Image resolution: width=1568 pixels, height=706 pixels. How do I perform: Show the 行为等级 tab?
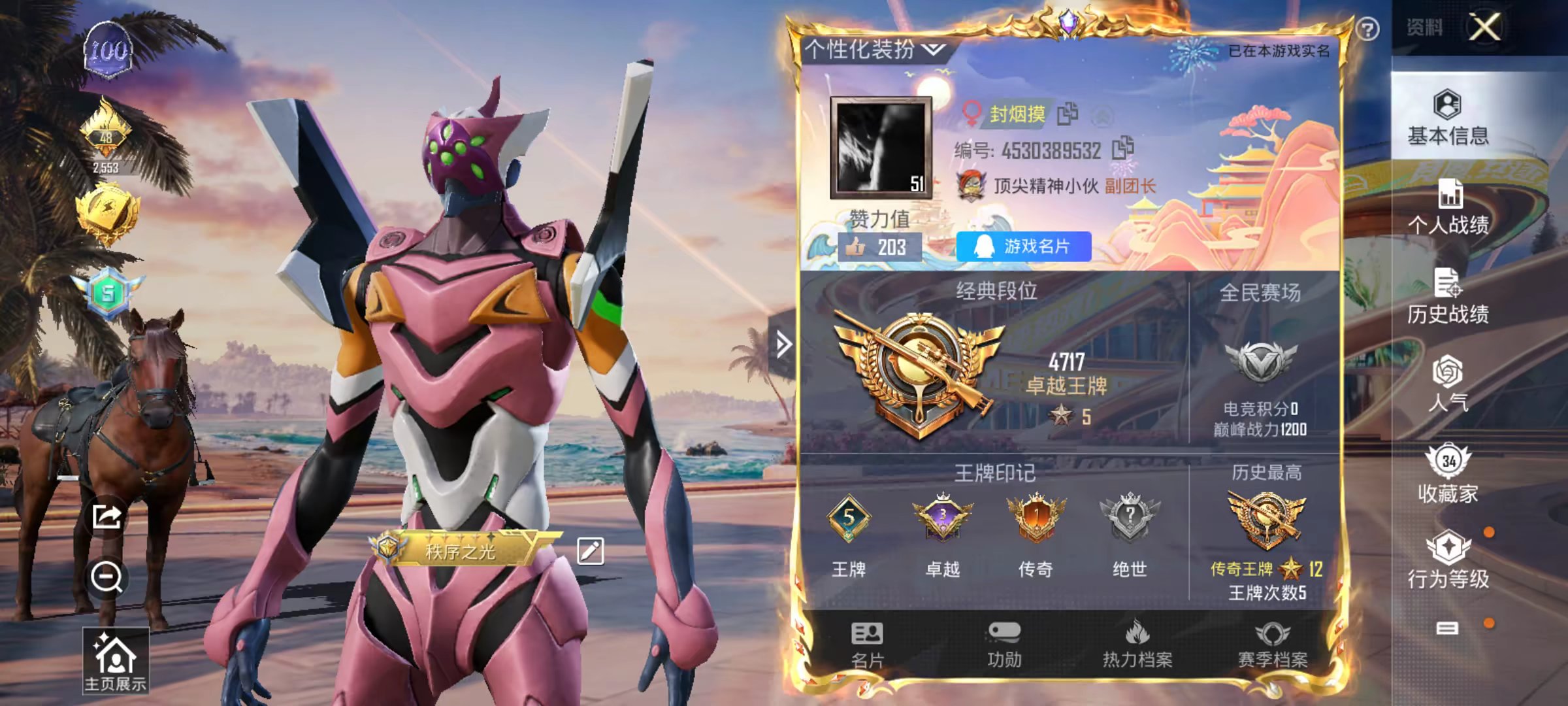1448,560
